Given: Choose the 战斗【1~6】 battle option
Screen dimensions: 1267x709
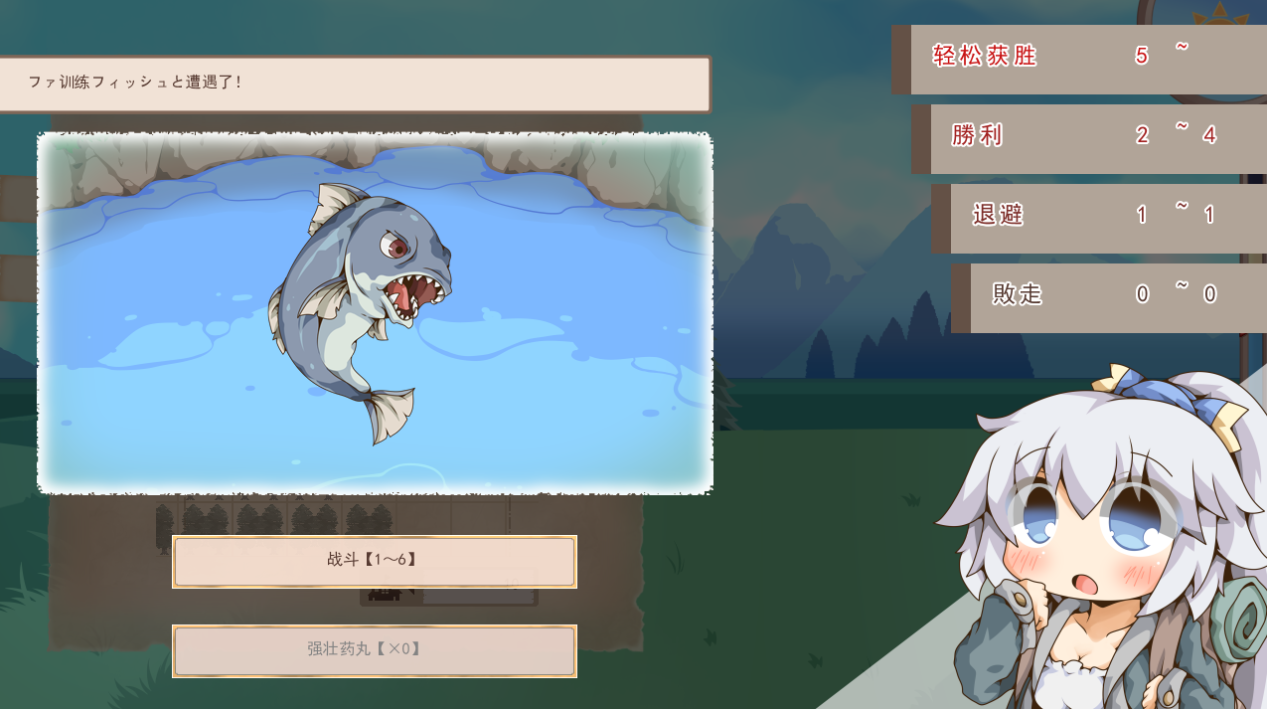Looking at the screenshot, I should 374,561.
